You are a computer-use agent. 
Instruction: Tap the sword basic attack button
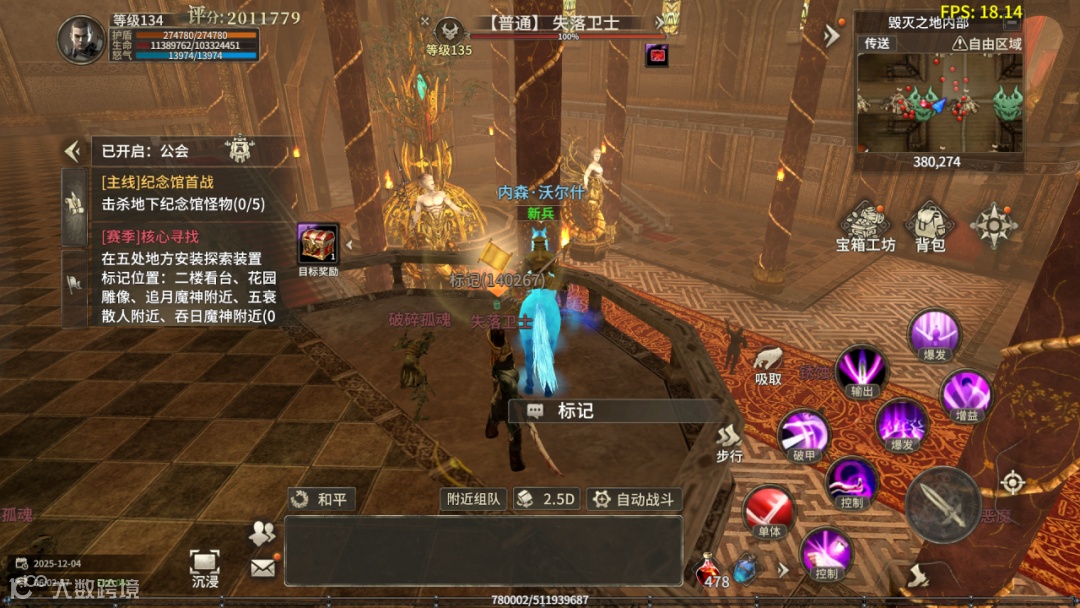pos(942,504)
